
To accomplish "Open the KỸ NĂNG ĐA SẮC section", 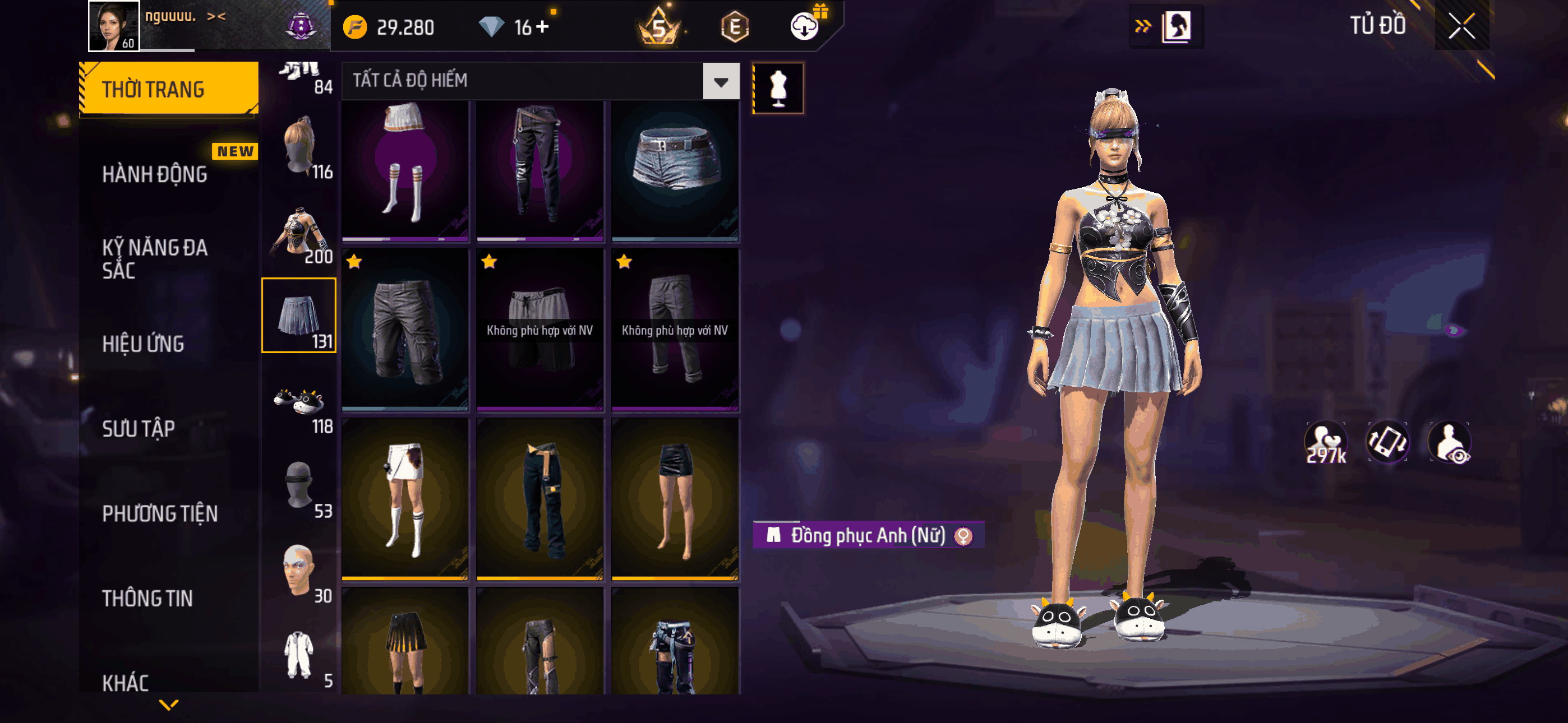I will coord(155,258).
